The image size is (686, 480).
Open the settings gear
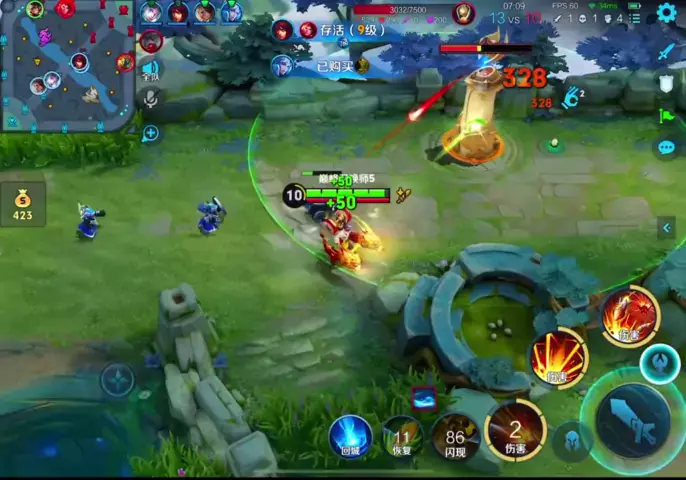tap(666, 13)
